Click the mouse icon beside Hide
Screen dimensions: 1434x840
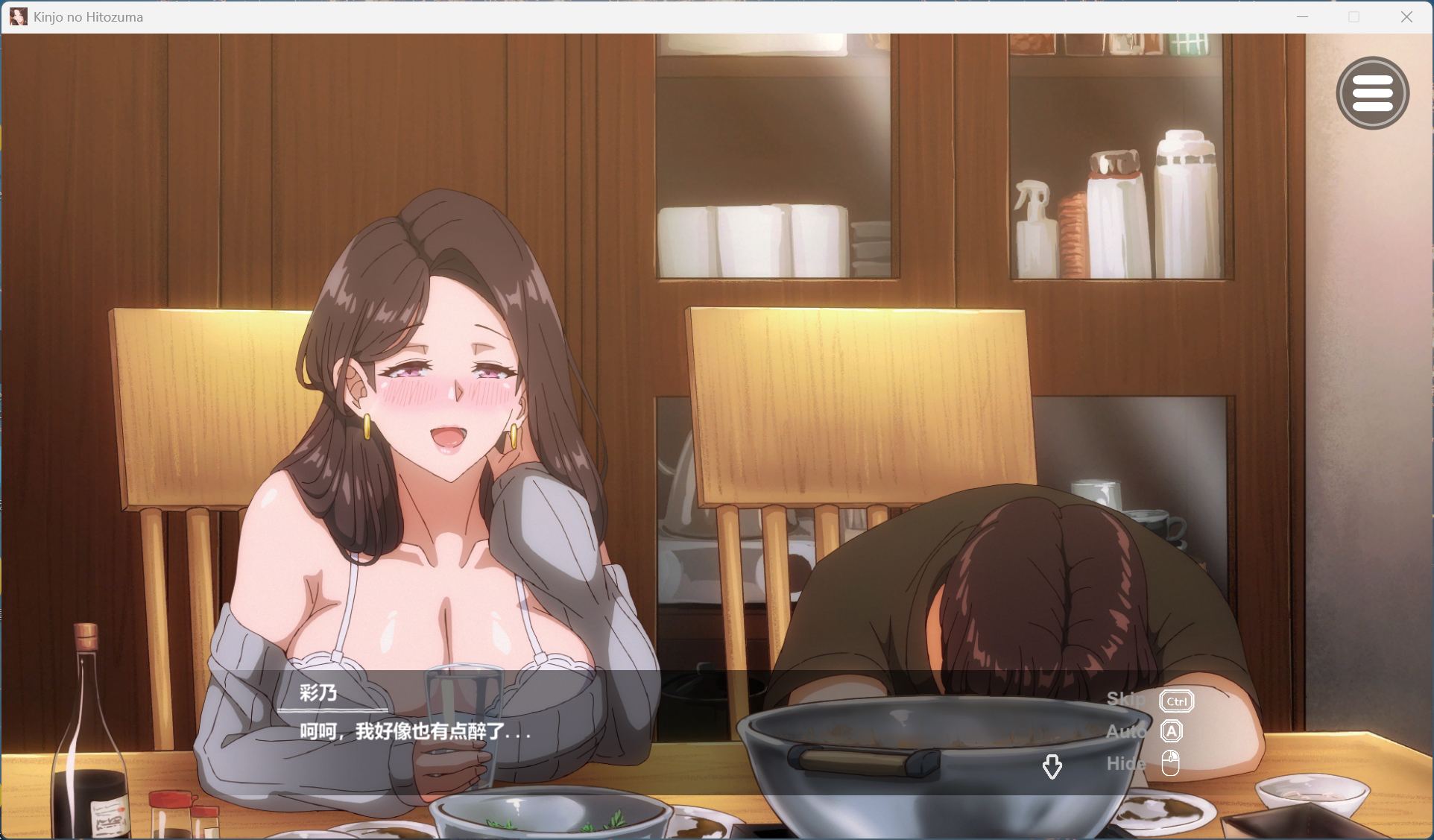coord(1171,762)
